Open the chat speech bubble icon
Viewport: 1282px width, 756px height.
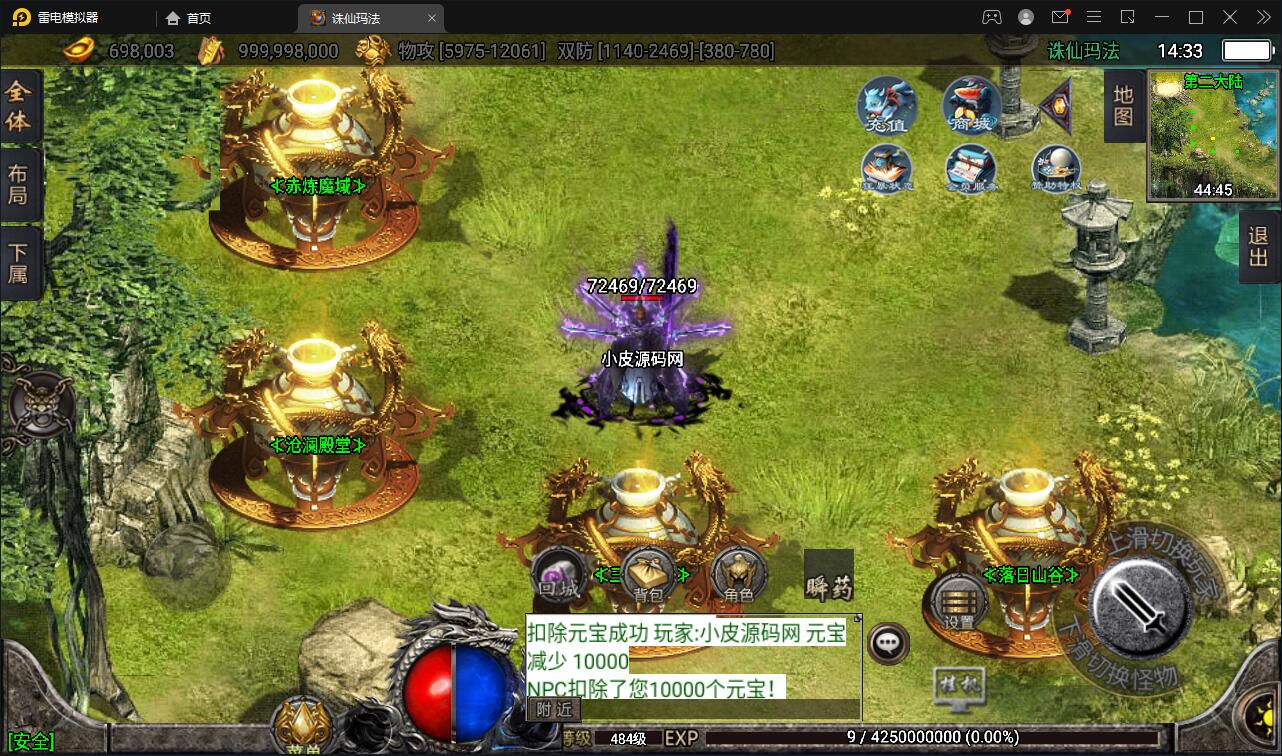click(x=888, y=643)
